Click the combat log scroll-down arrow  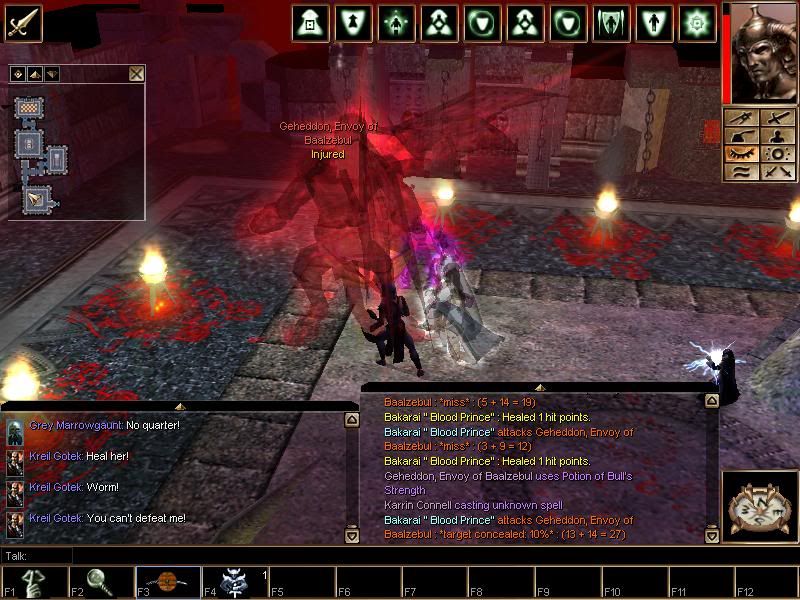coord(713,536)
